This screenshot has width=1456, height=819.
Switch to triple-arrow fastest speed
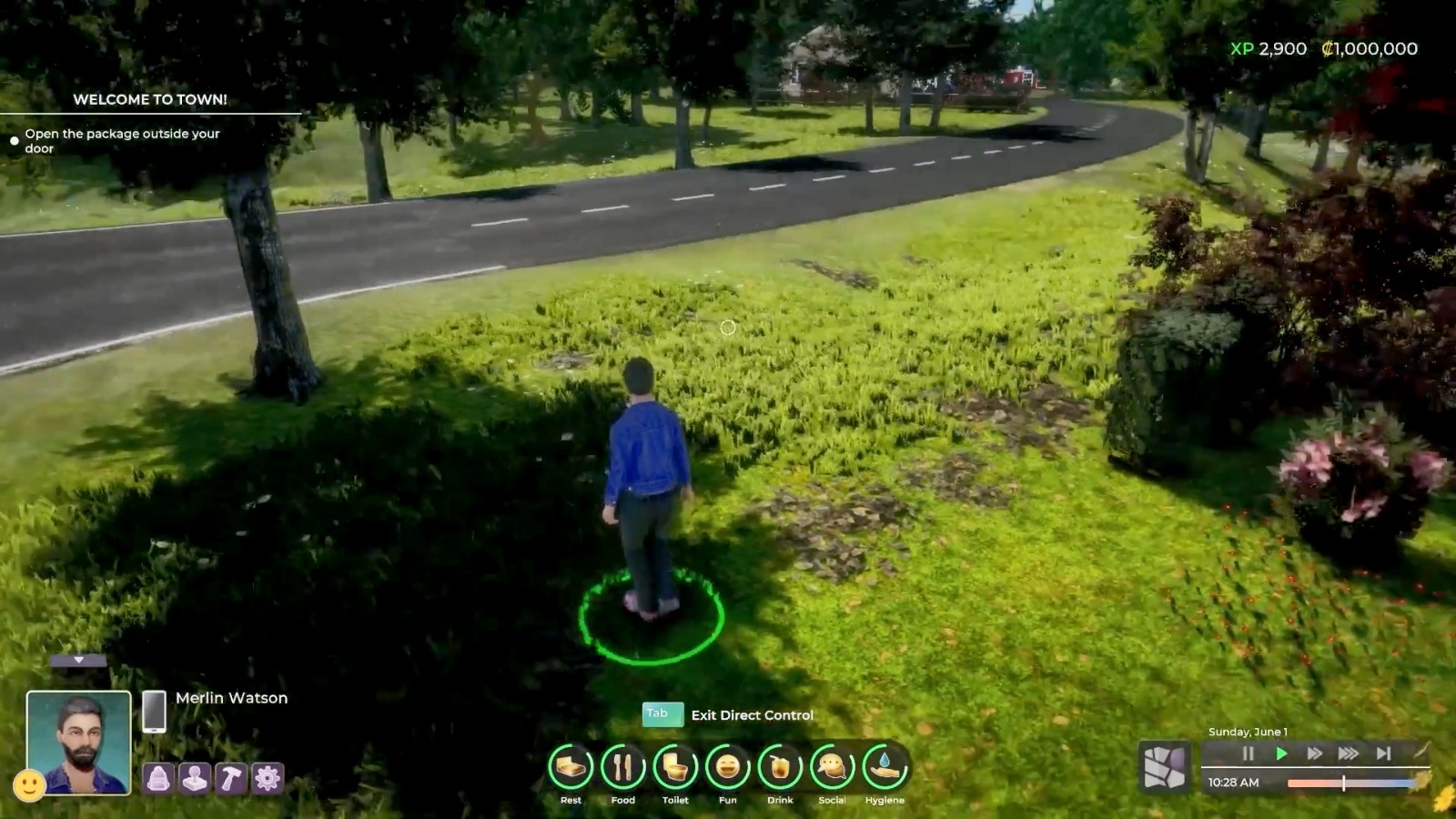1349,753
